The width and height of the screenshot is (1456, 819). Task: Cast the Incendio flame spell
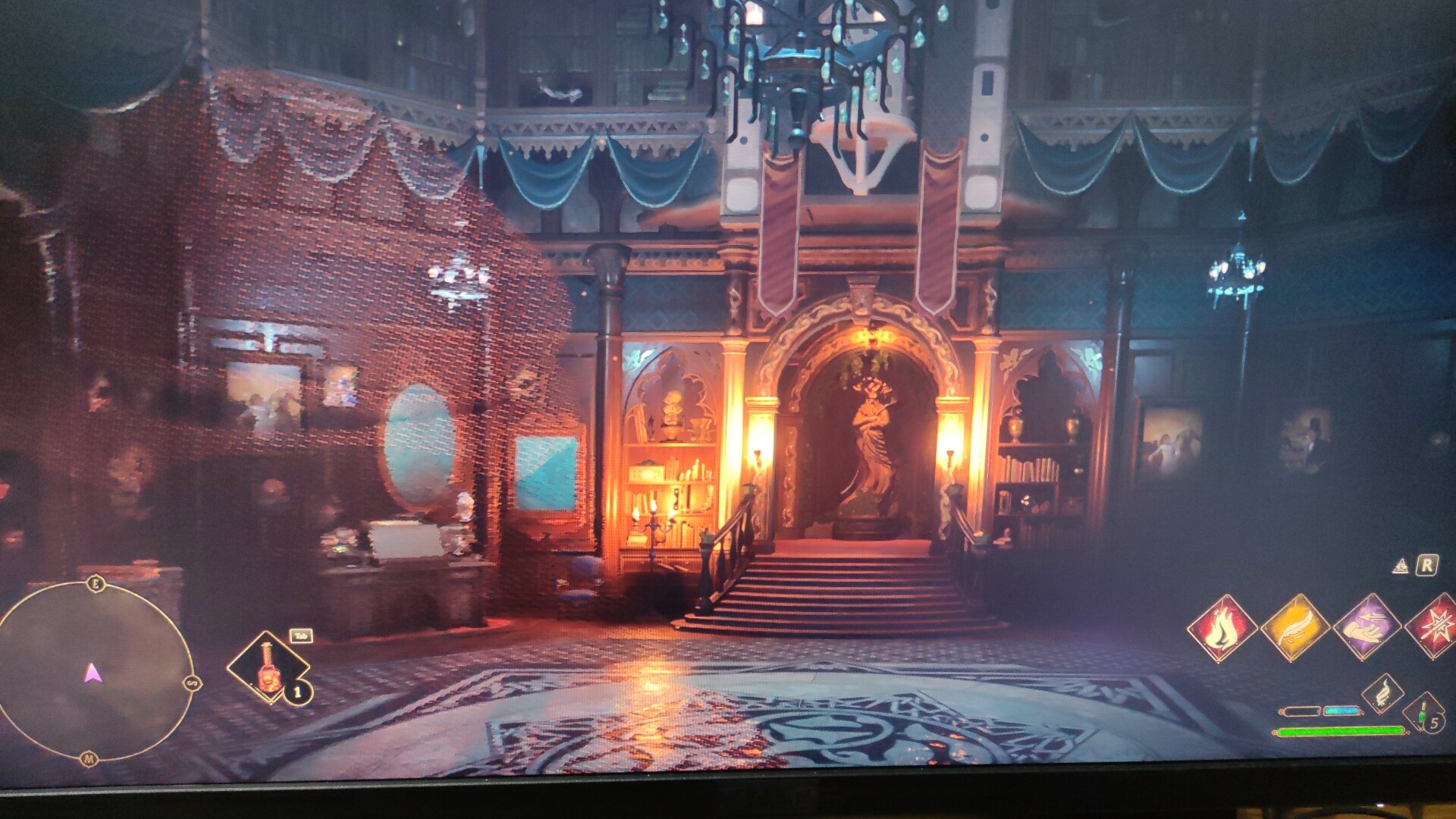click(1221, 628)
